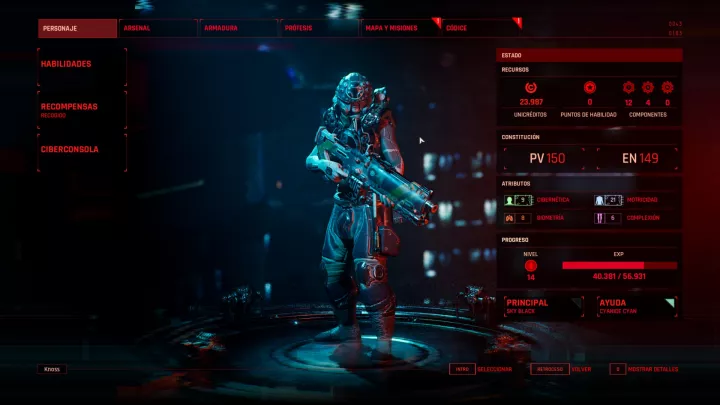This screenshot has width=720, height=405.
Task: Choose the Biometría attribute
Action: pos(546,218)
